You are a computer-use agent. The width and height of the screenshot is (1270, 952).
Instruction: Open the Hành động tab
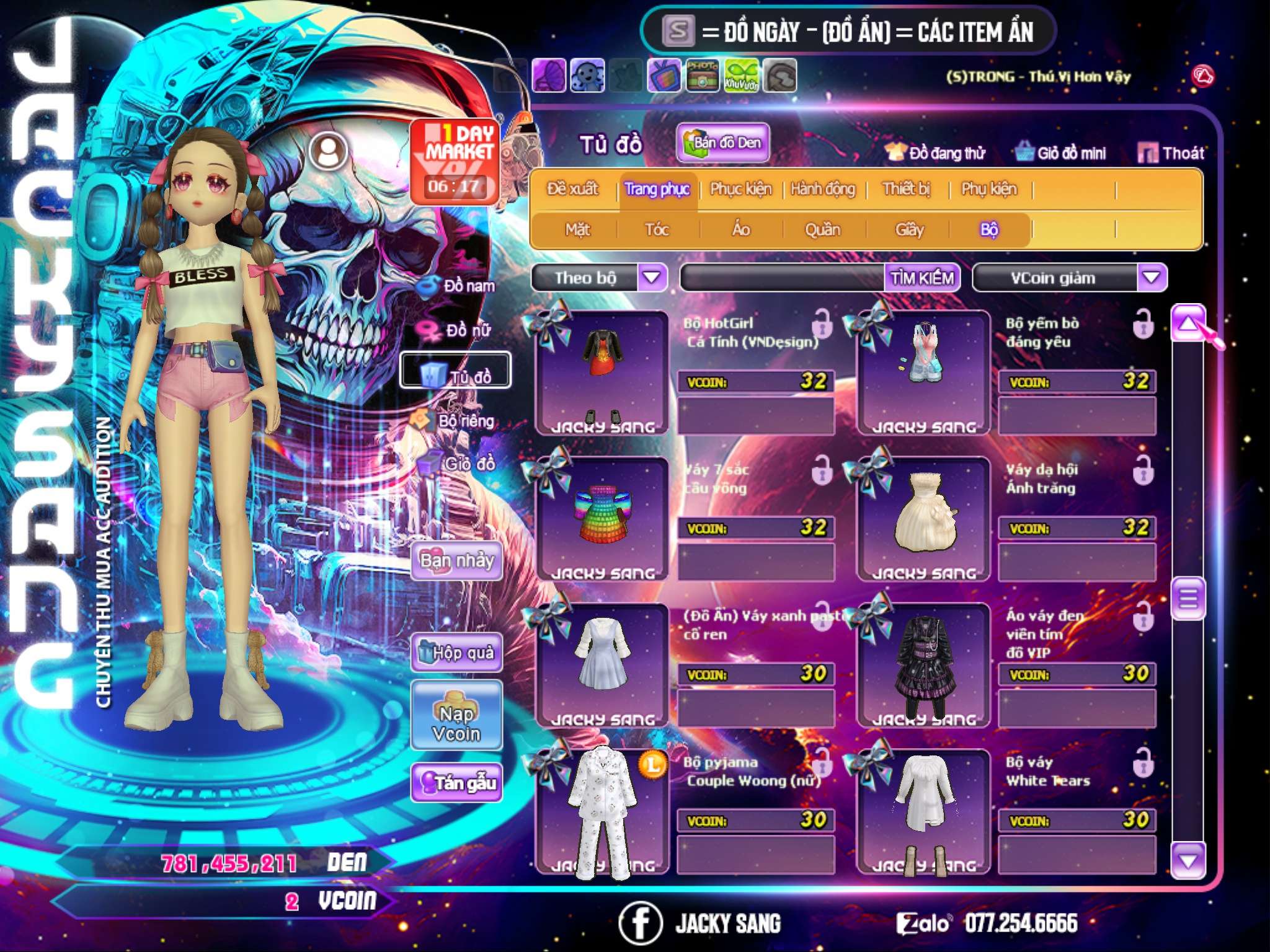822,188
